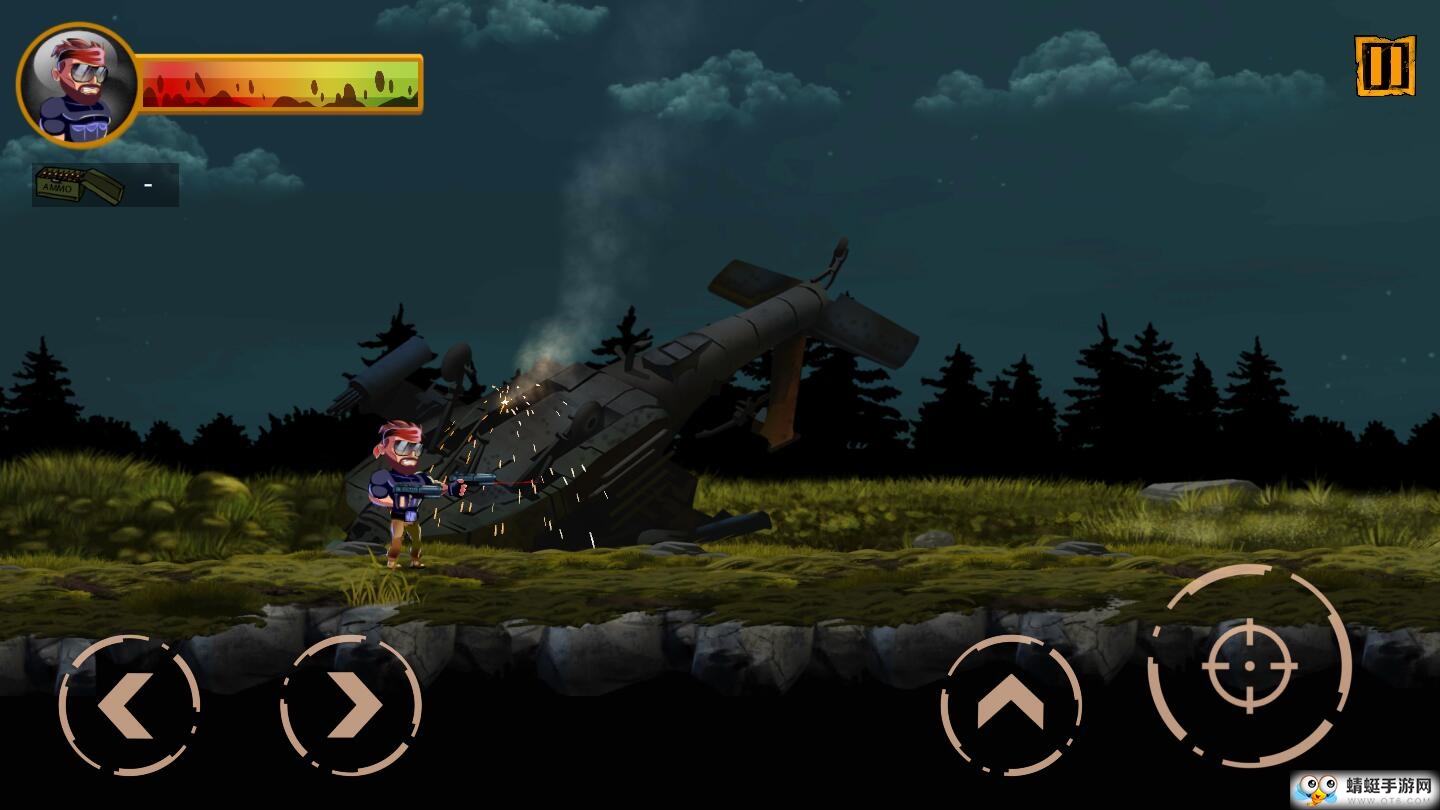Click the bearded soldier portrait
Screen dimensions: 1440x810
coord(78,85)
